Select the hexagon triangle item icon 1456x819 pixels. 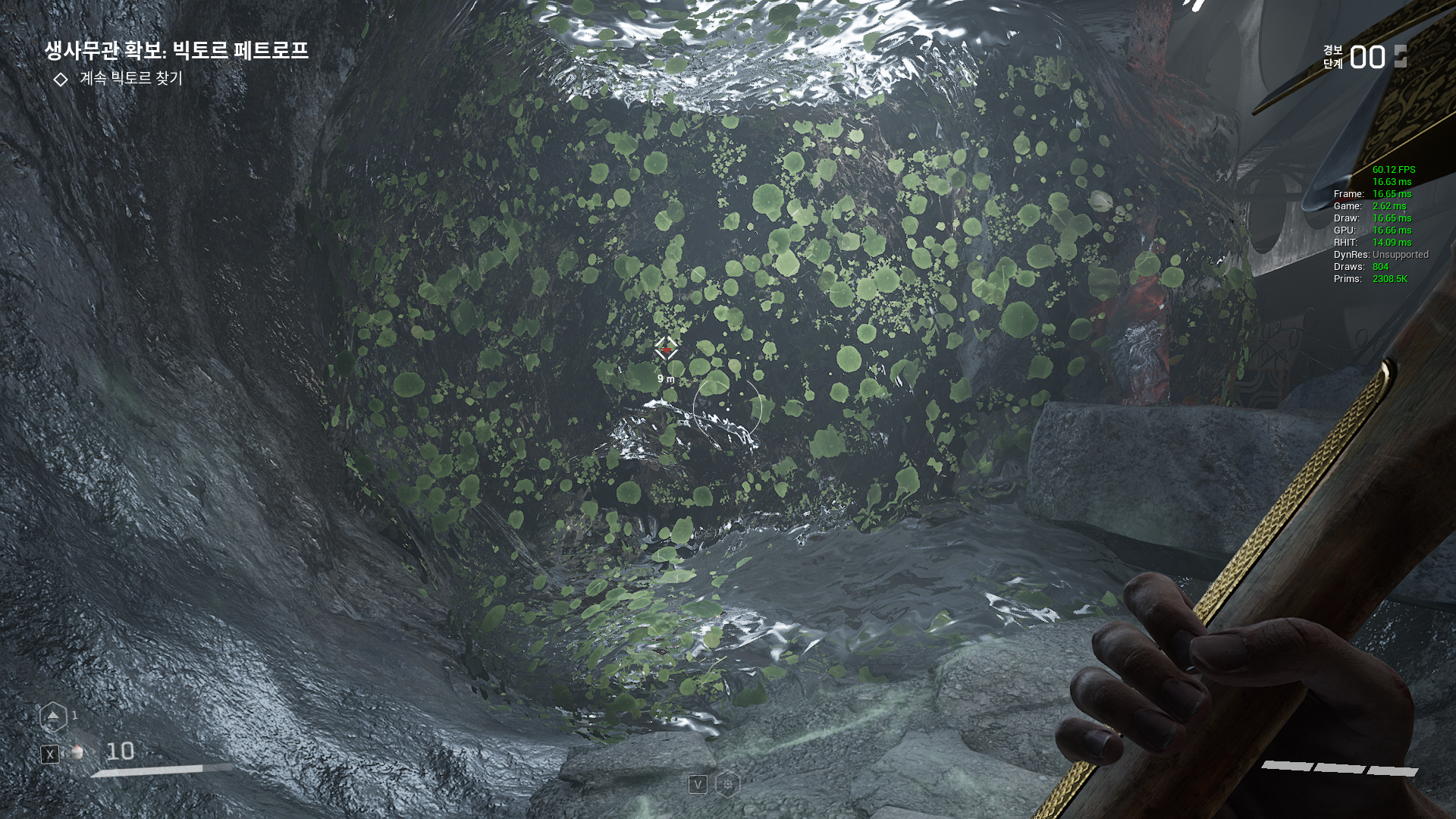pos(53,717)
